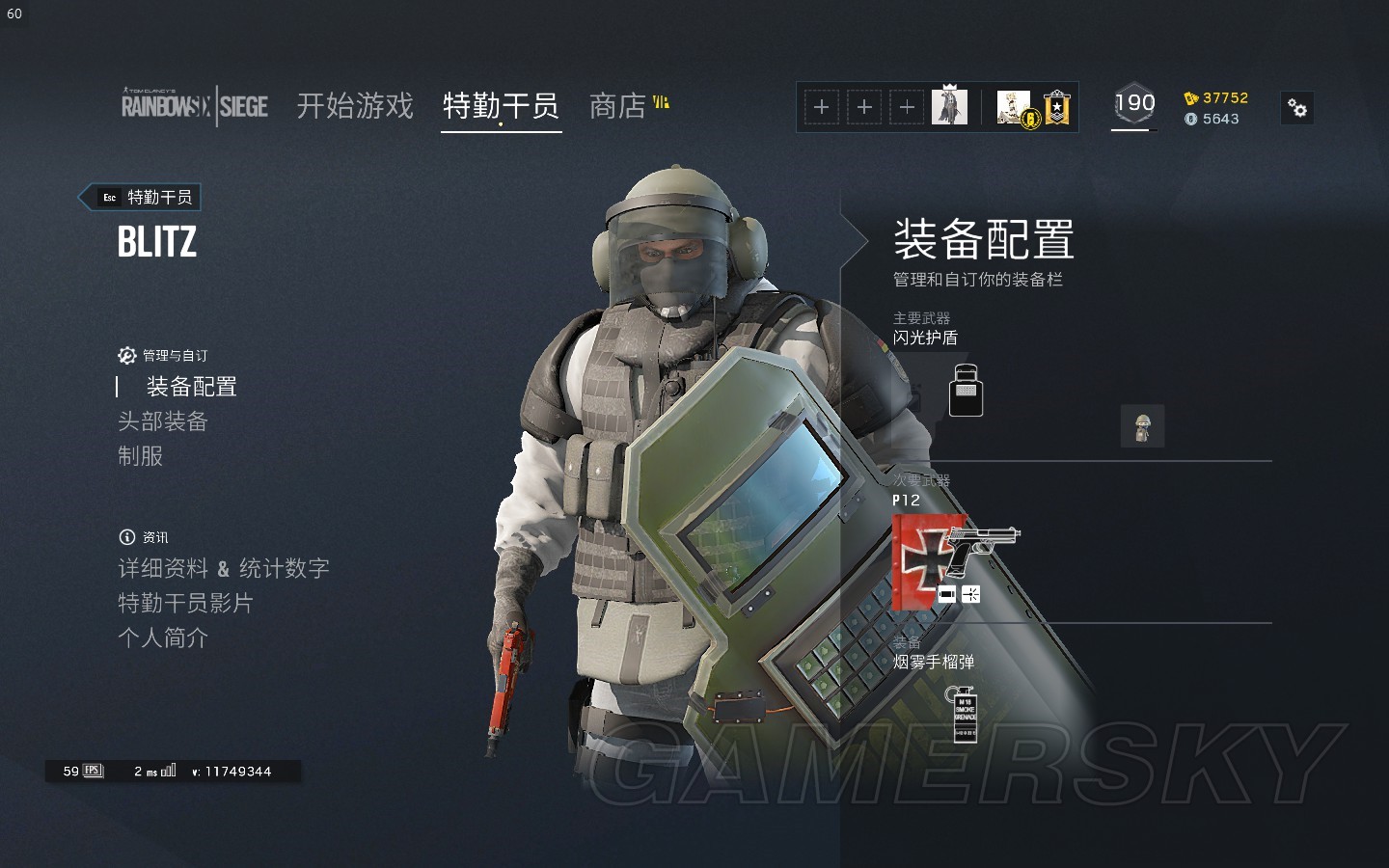Select the rank banner emblem
This screenshot has width=1389, height=868.
[1055, 106]
